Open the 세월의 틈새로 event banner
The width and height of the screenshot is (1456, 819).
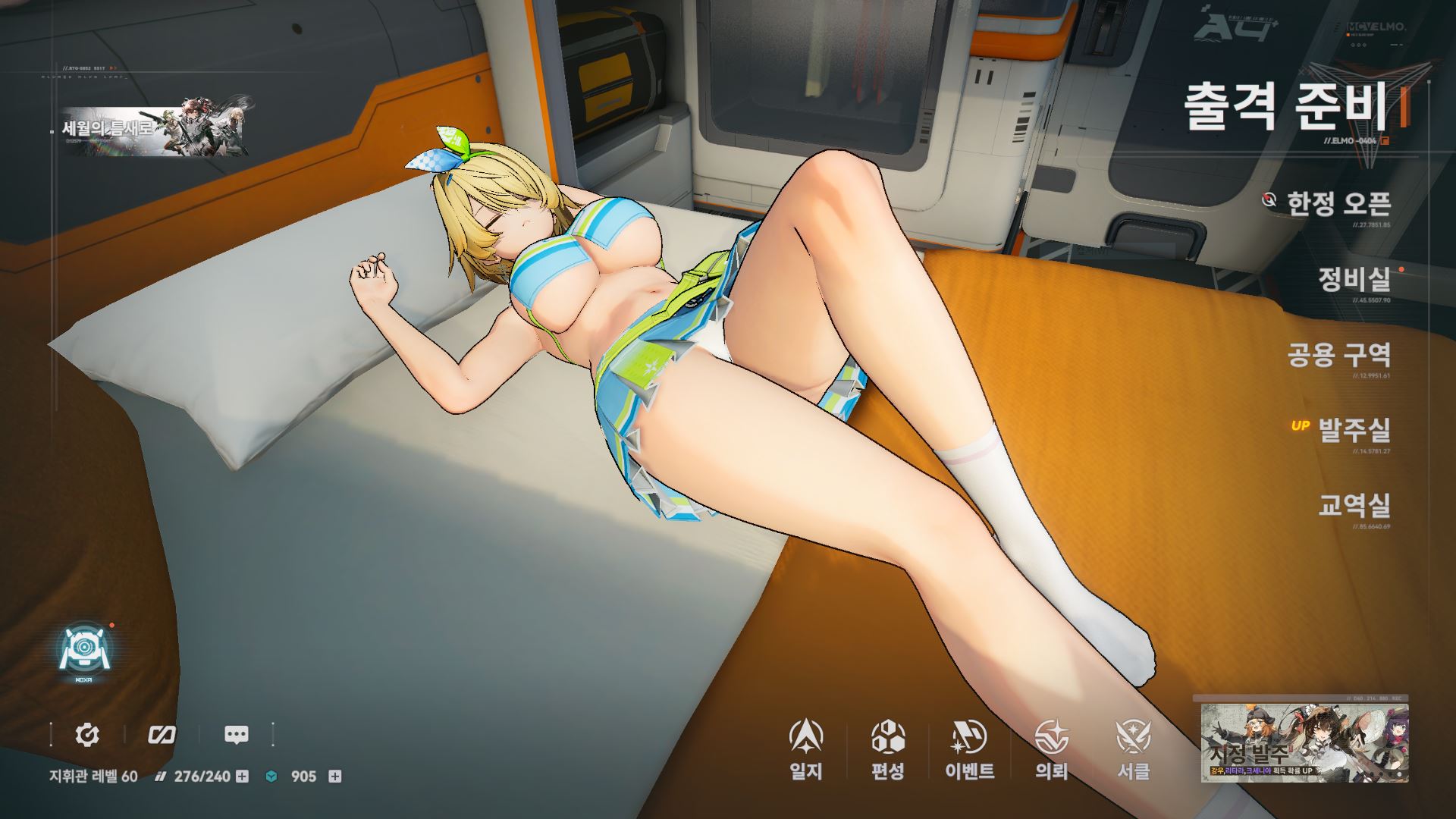click(x=158, y=130)
